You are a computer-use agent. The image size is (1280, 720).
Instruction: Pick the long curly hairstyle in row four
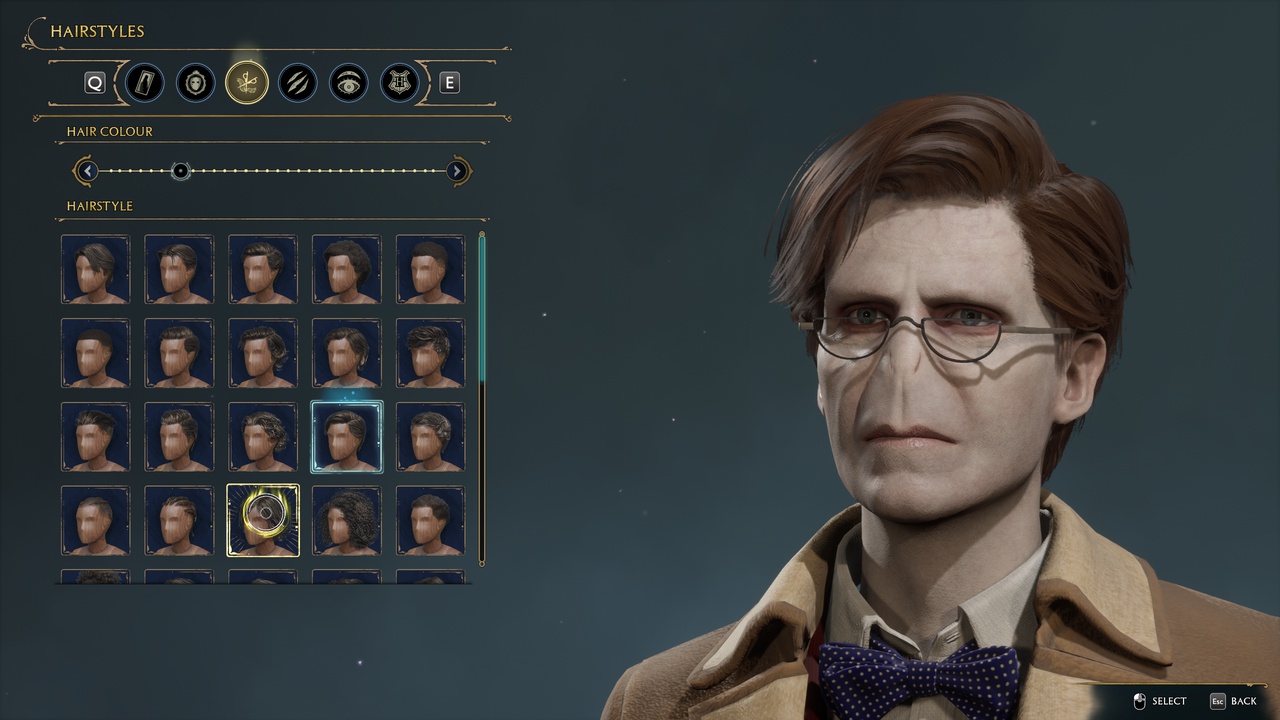pos(346,519)
